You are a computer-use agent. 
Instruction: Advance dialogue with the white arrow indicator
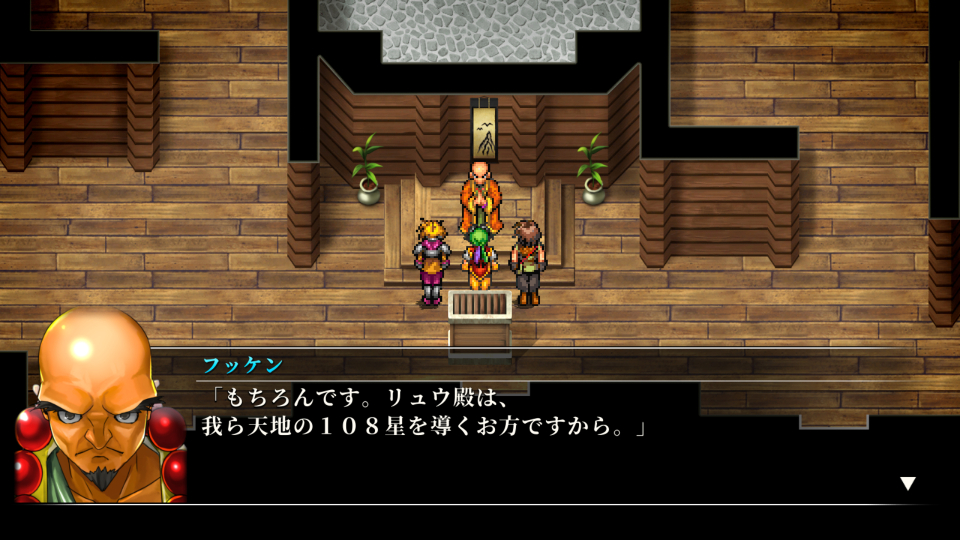pyautogui.click(x=907, y=484)
